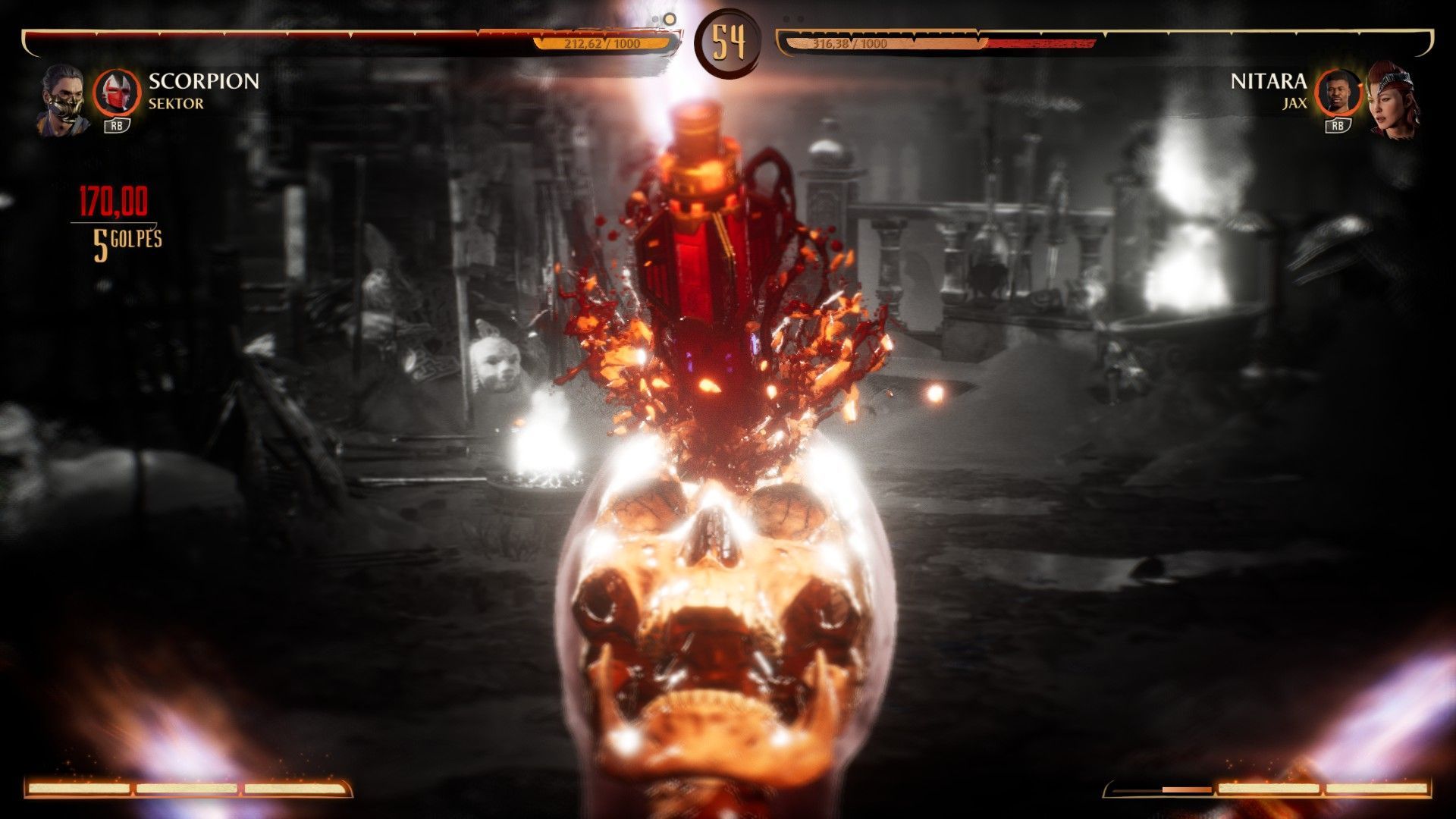Click Scorpion's character portrait
Viewport: 1456px width, 819px height.
(63, 99)
